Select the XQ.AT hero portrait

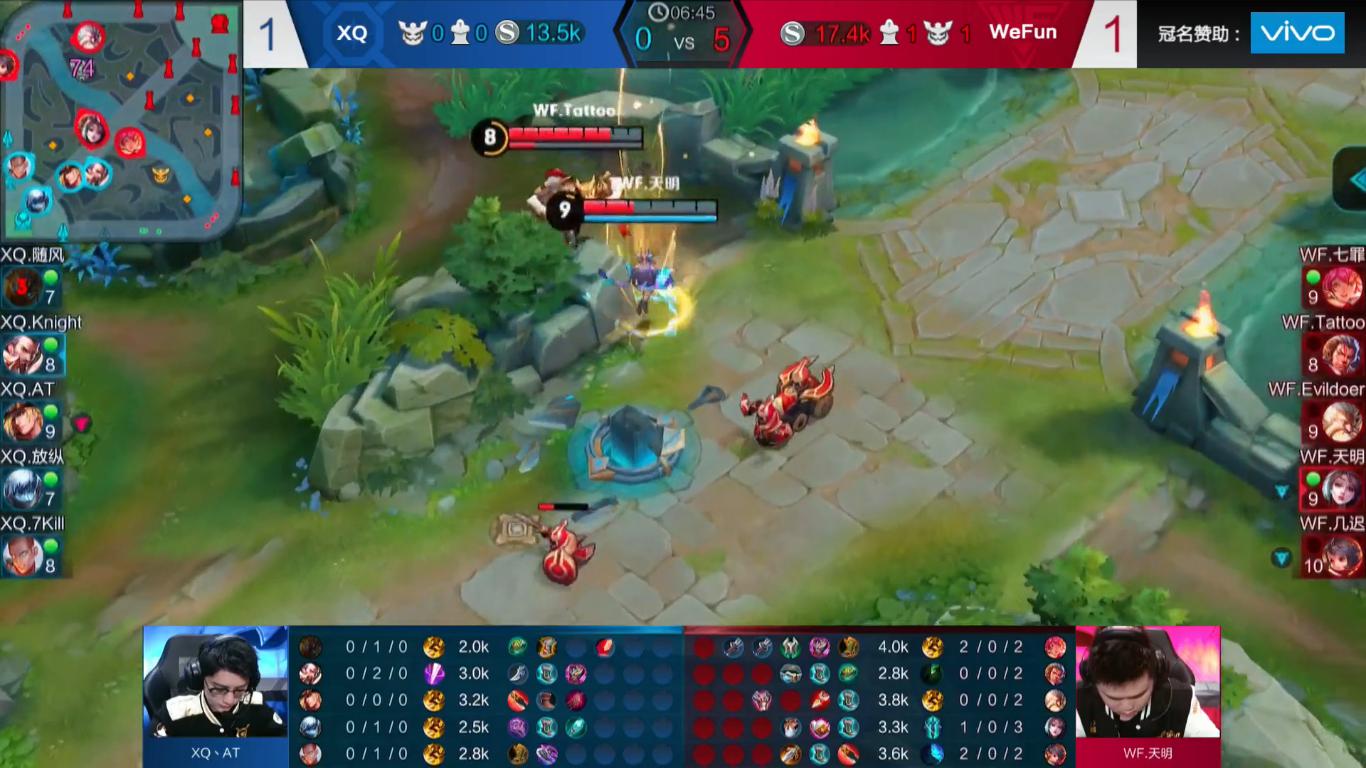[x=22, y=422]
